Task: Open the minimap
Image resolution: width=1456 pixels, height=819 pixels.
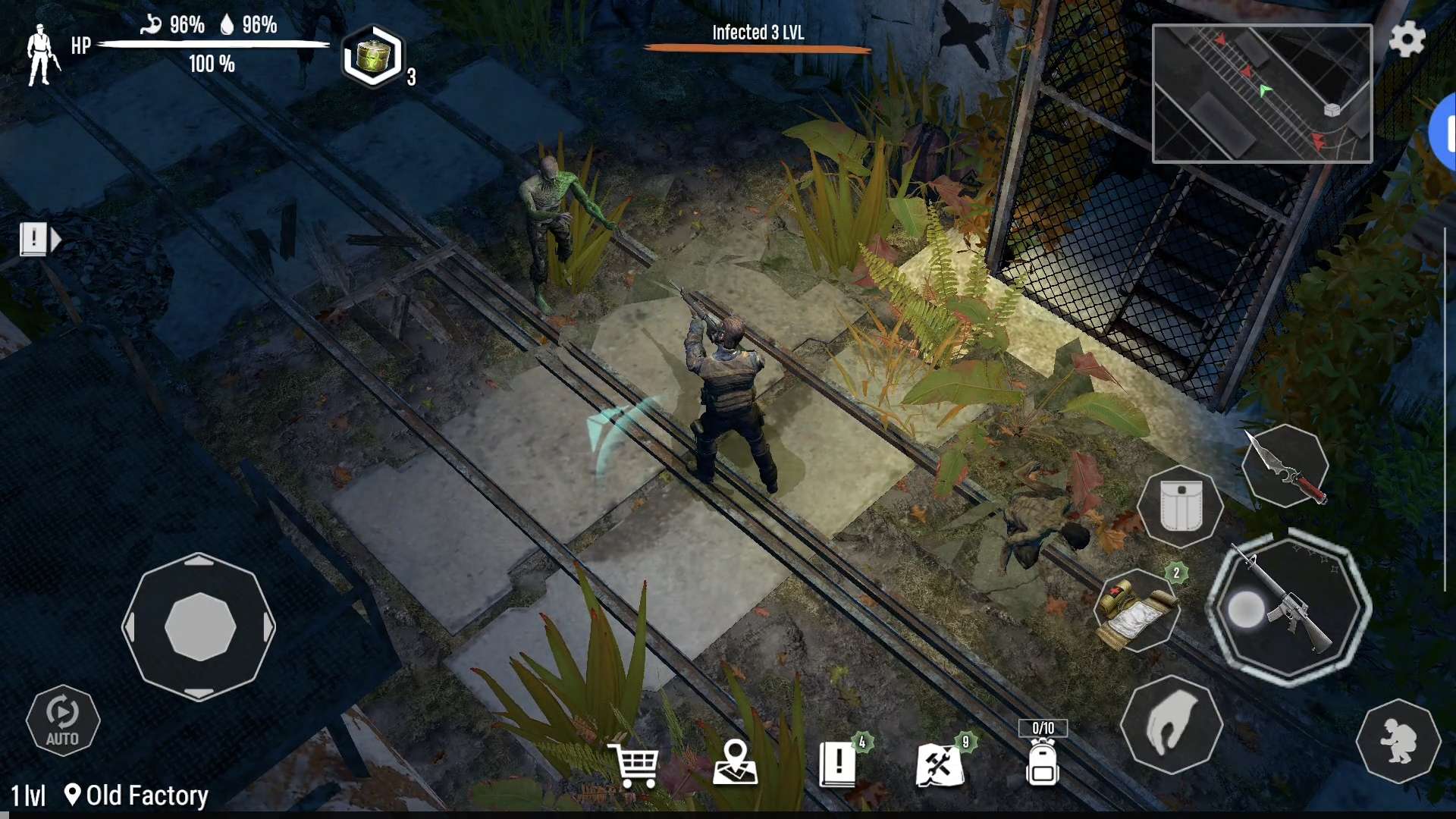Action: click(1262, 93)
